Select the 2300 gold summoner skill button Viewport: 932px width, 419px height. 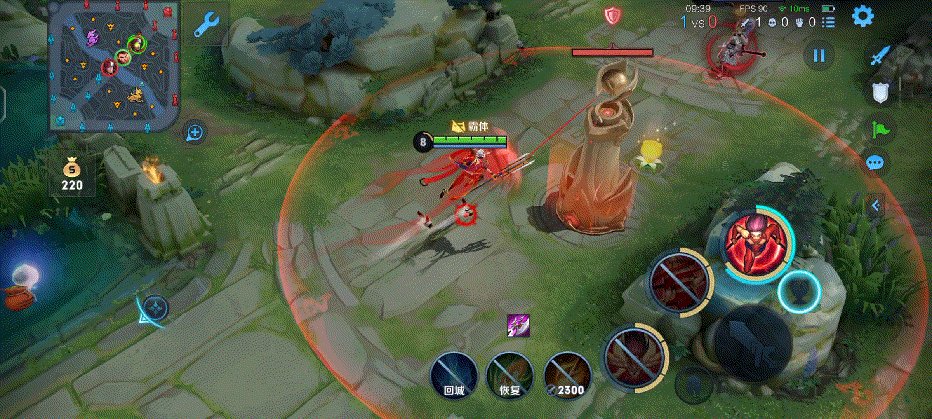pyautogui.click(x=566, y=375)
